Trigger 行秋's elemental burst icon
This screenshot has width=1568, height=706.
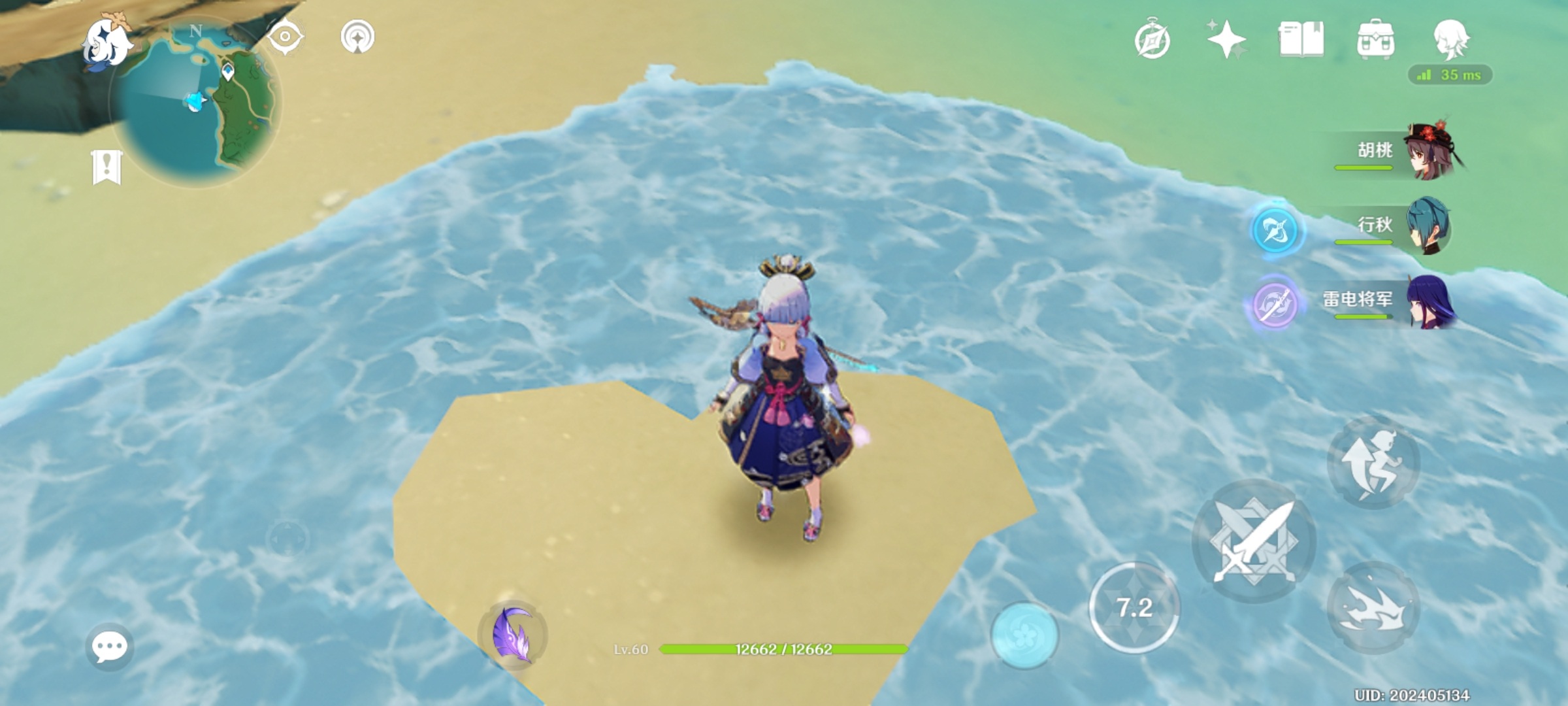[x=1276, y=230]
